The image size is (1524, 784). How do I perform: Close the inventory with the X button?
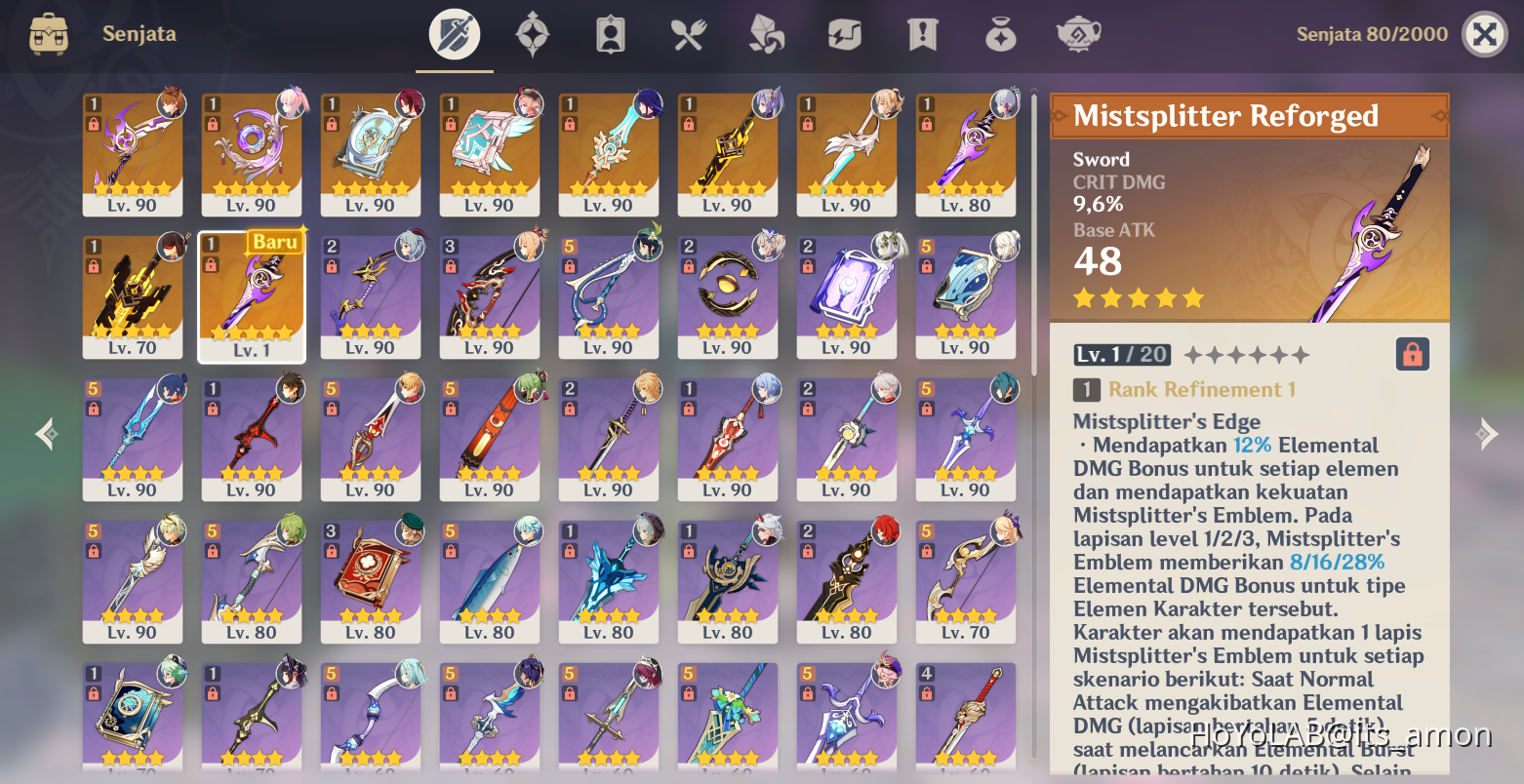point(1484,33)
